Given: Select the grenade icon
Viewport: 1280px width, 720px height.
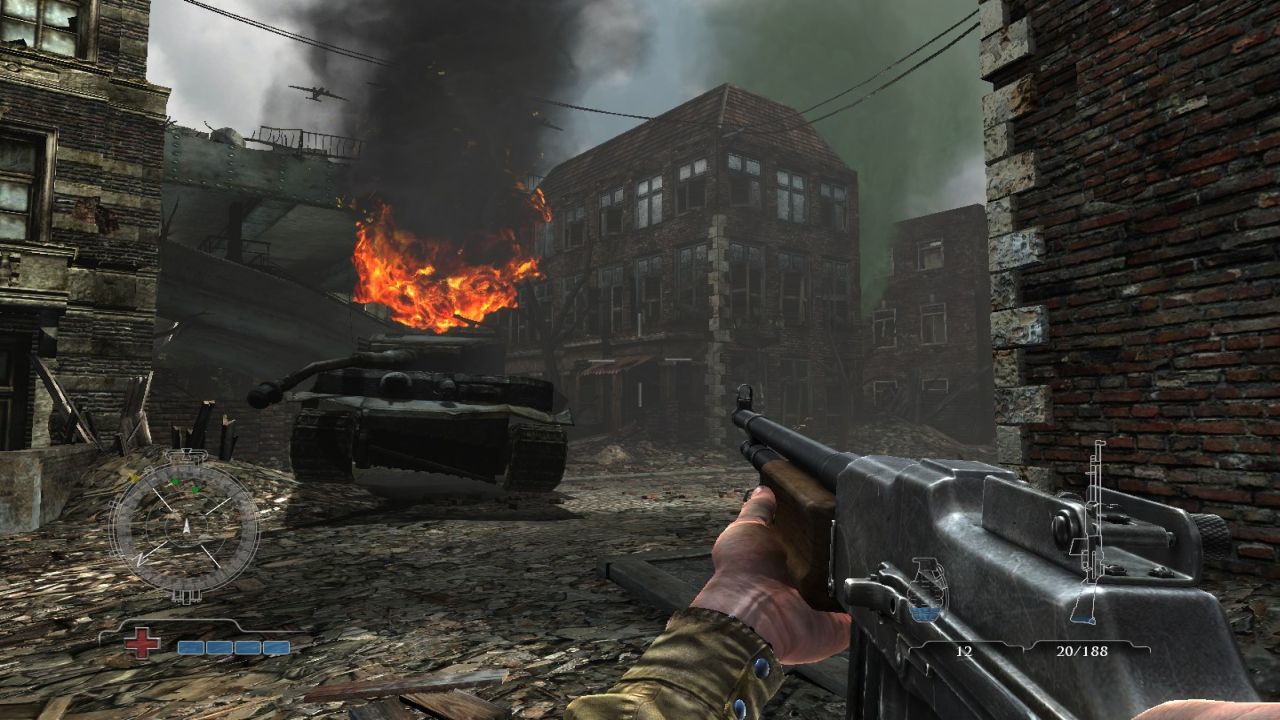Looking at the screenshot, I should [927, 592].
